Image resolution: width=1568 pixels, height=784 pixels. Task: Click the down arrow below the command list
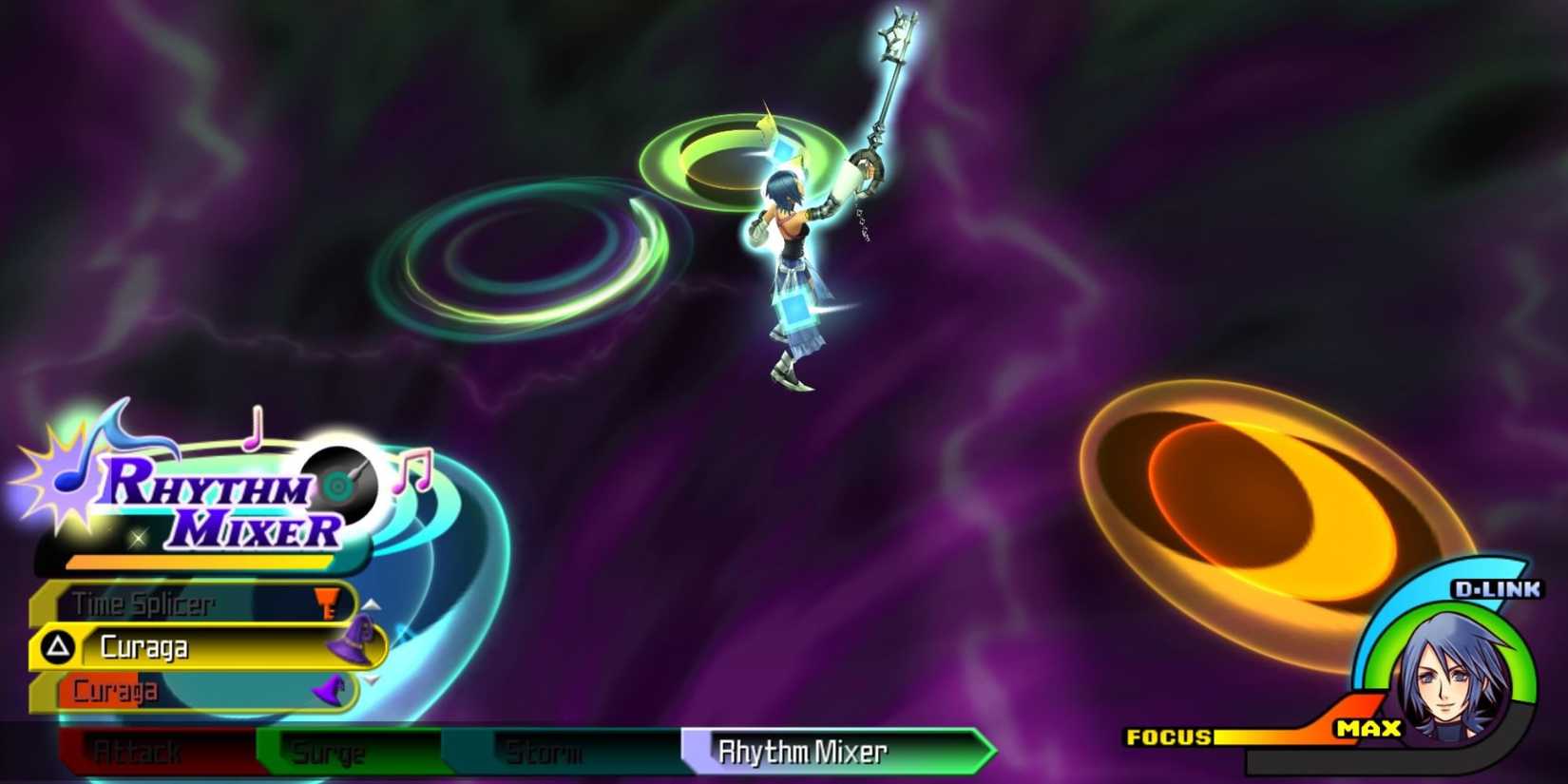pyautogui.click(x=371, y=681)
